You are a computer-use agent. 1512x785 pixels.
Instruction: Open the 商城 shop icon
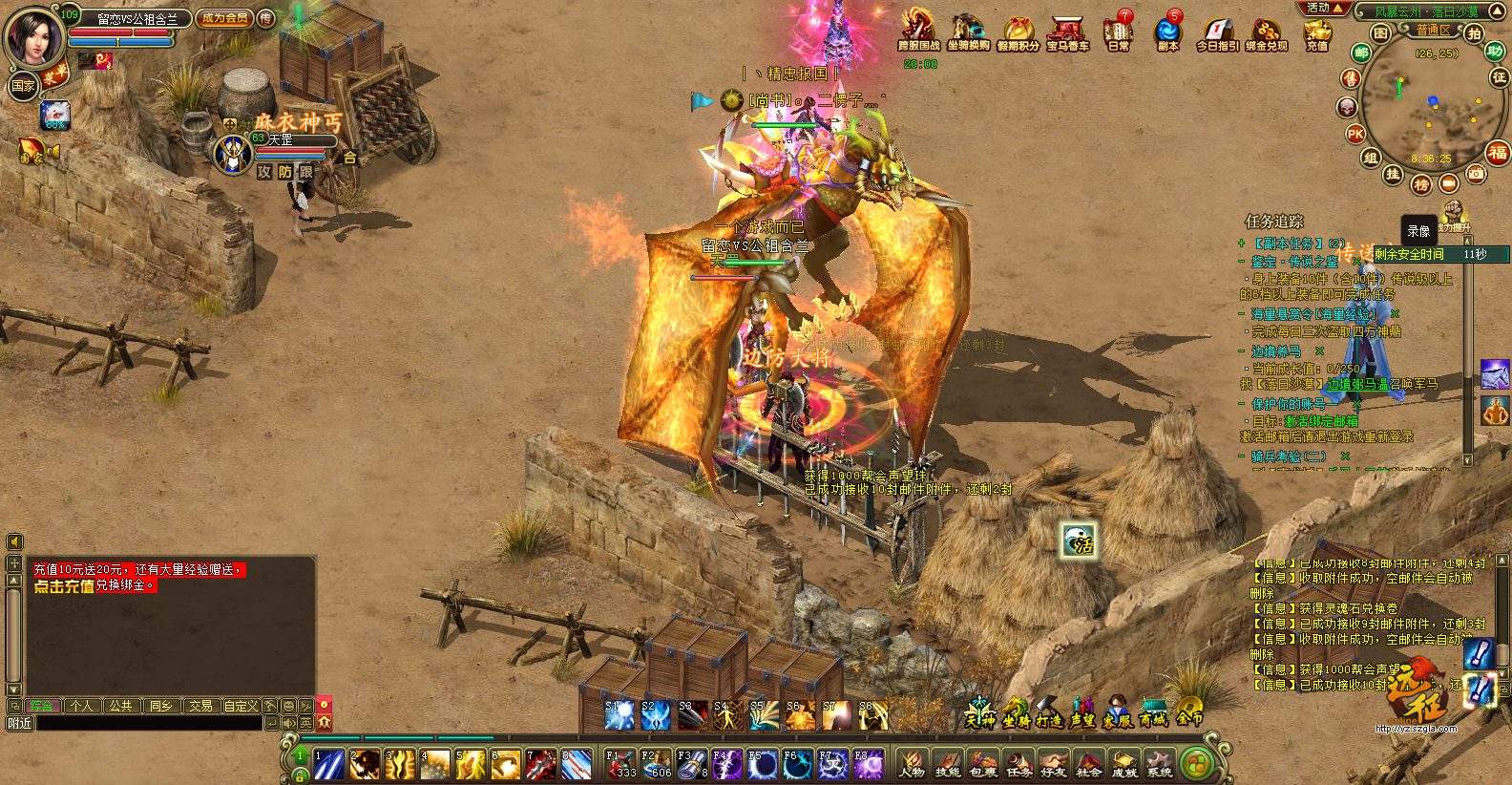pyautogui.click(x=1153, y=713)
